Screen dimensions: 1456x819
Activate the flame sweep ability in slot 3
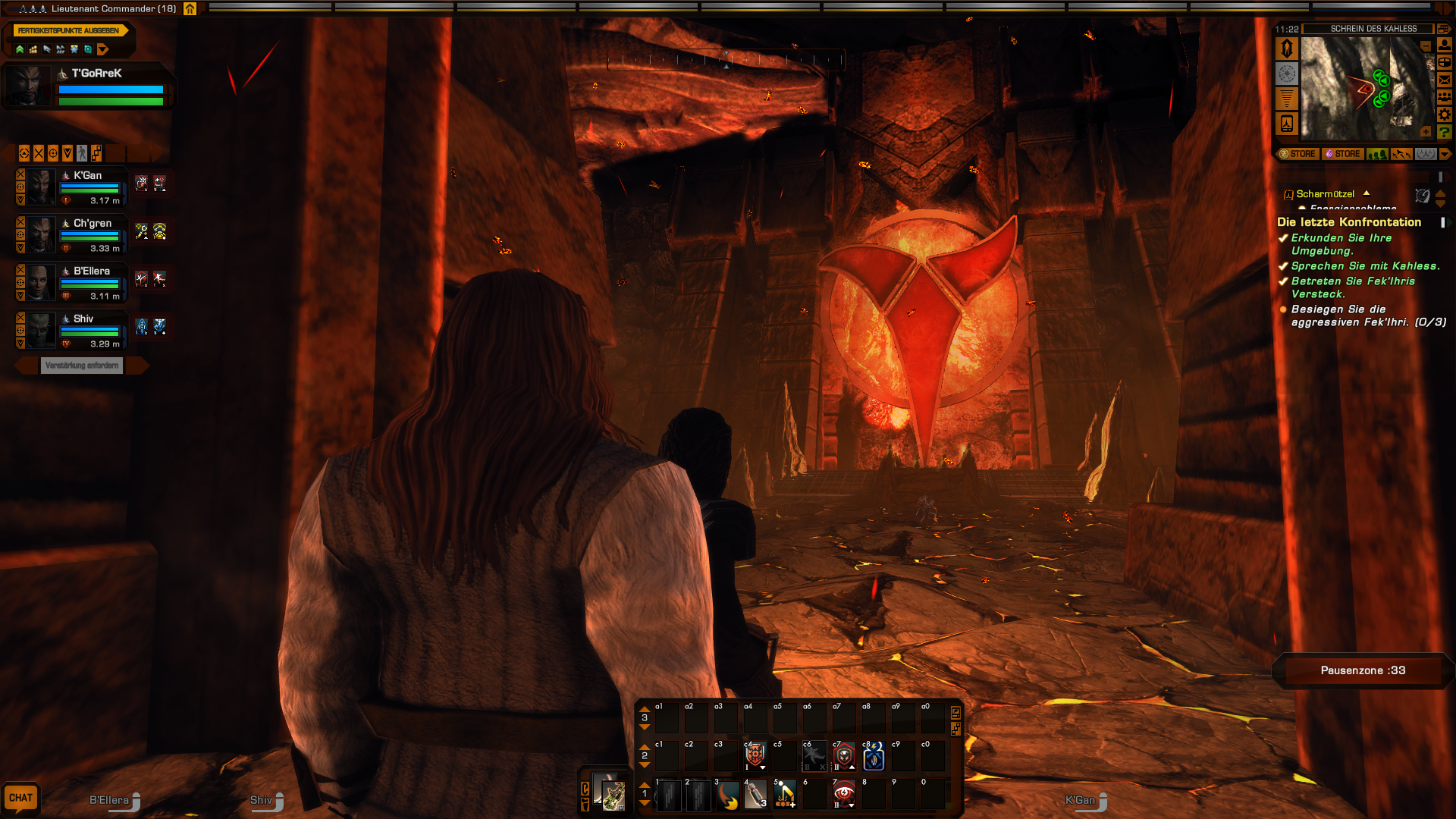(727, 795)
